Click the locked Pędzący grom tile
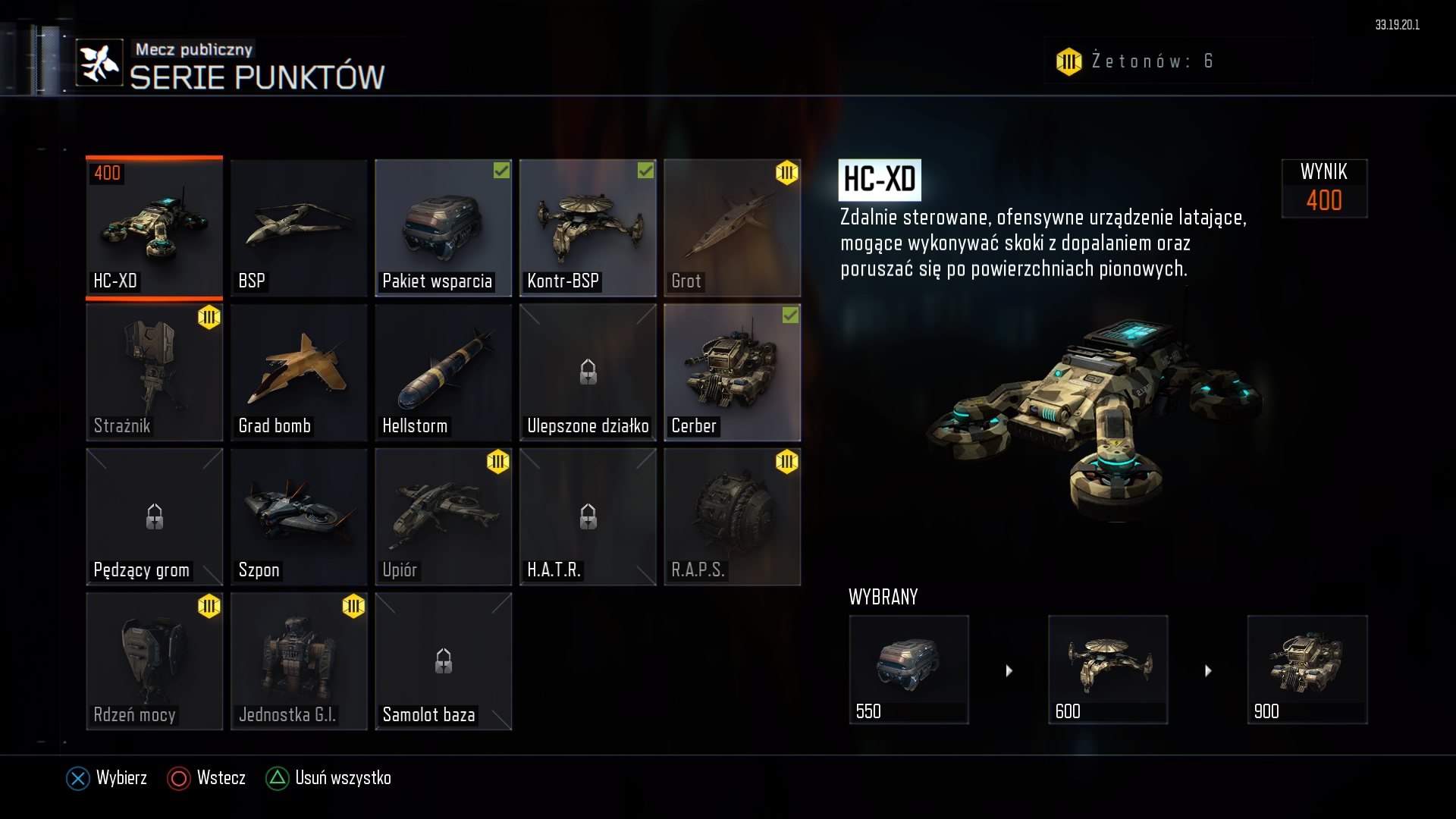The image size is (1456, 819). pos(154,516)
